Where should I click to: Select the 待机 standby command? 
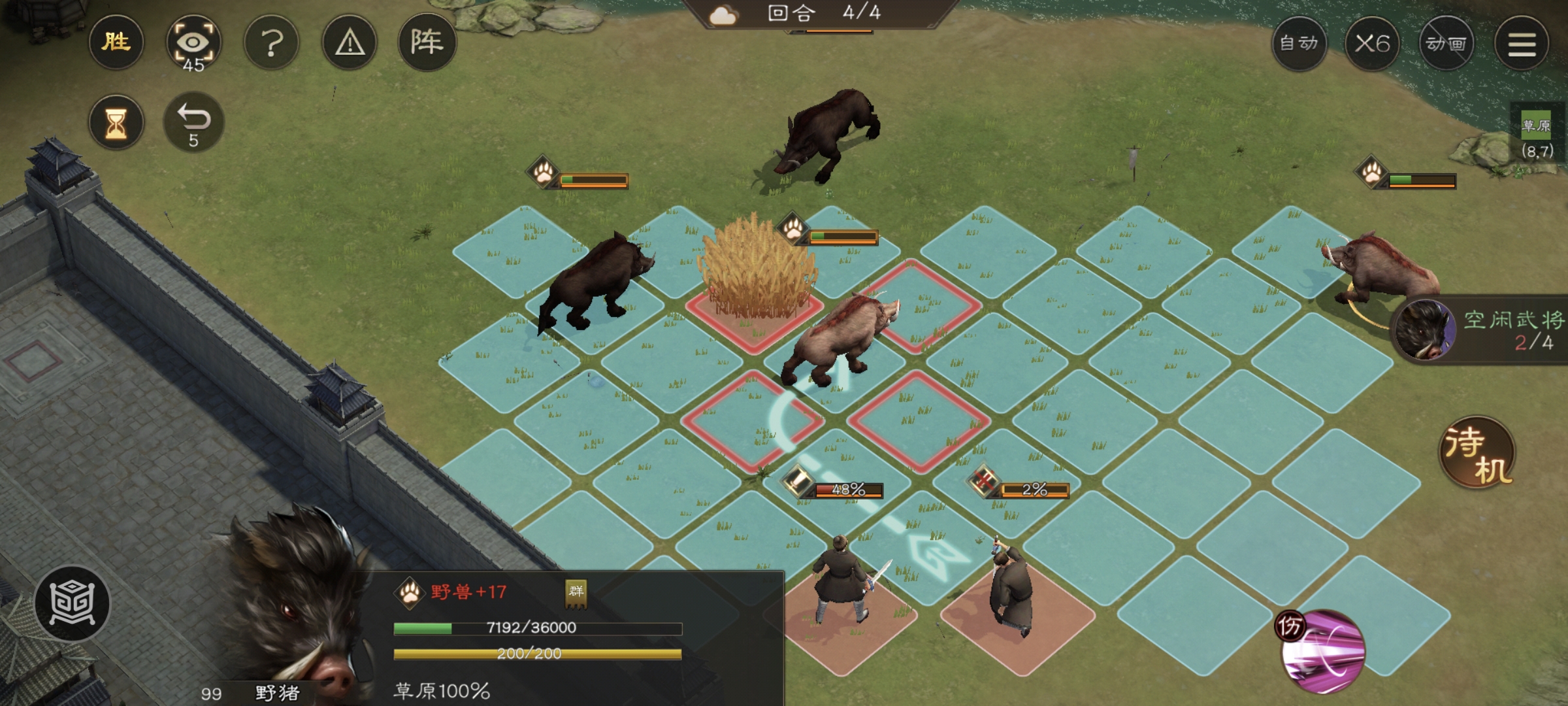tap(1478, 452)
